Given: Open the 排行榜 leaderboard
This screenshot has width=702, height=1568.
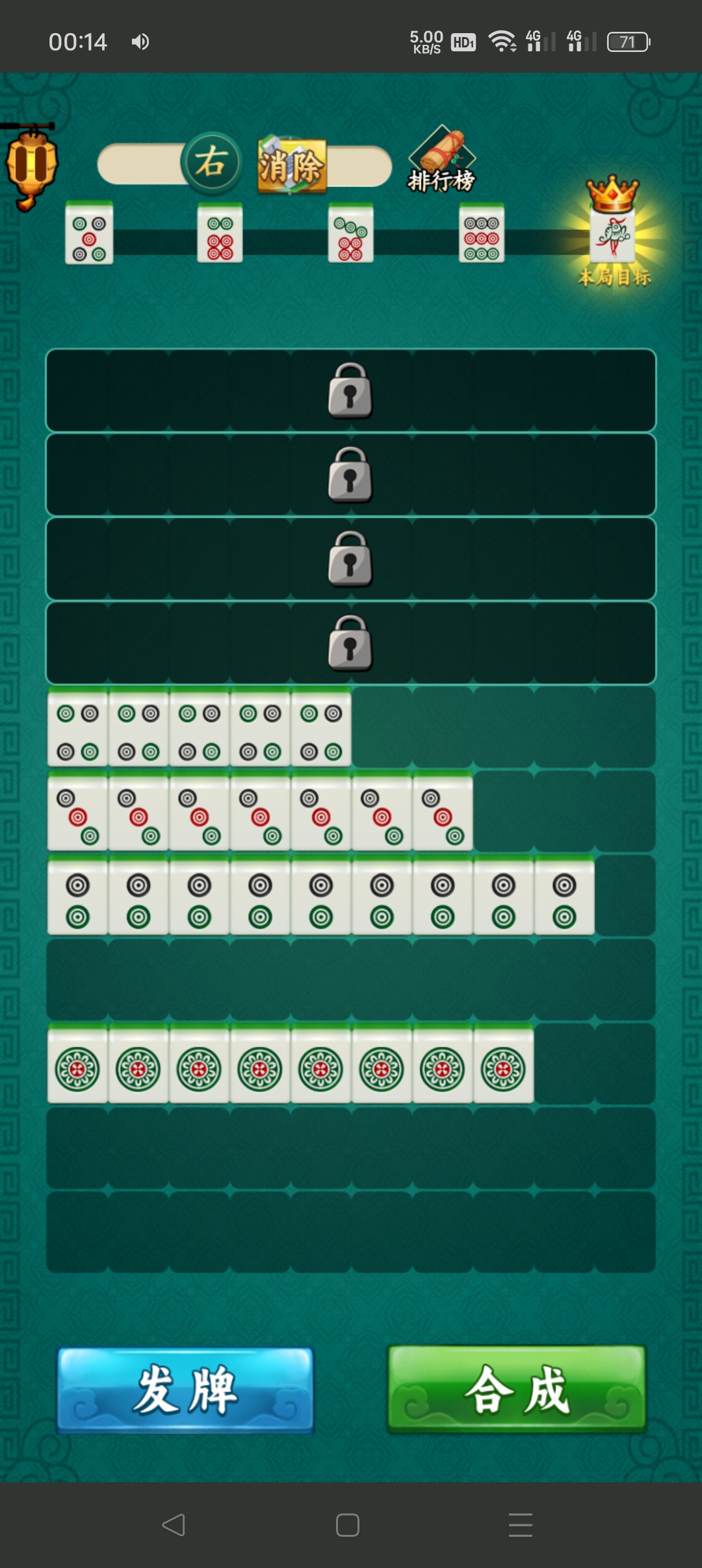Looking at the screenshot, I should (442, 161).
